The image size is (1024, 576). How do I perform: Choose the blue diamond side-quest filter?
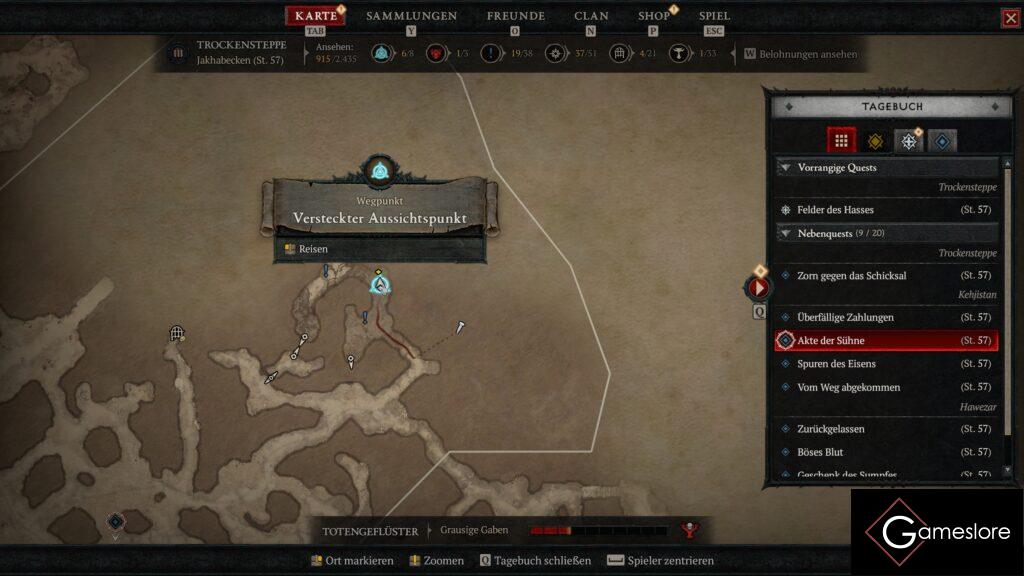click(942, 141)
